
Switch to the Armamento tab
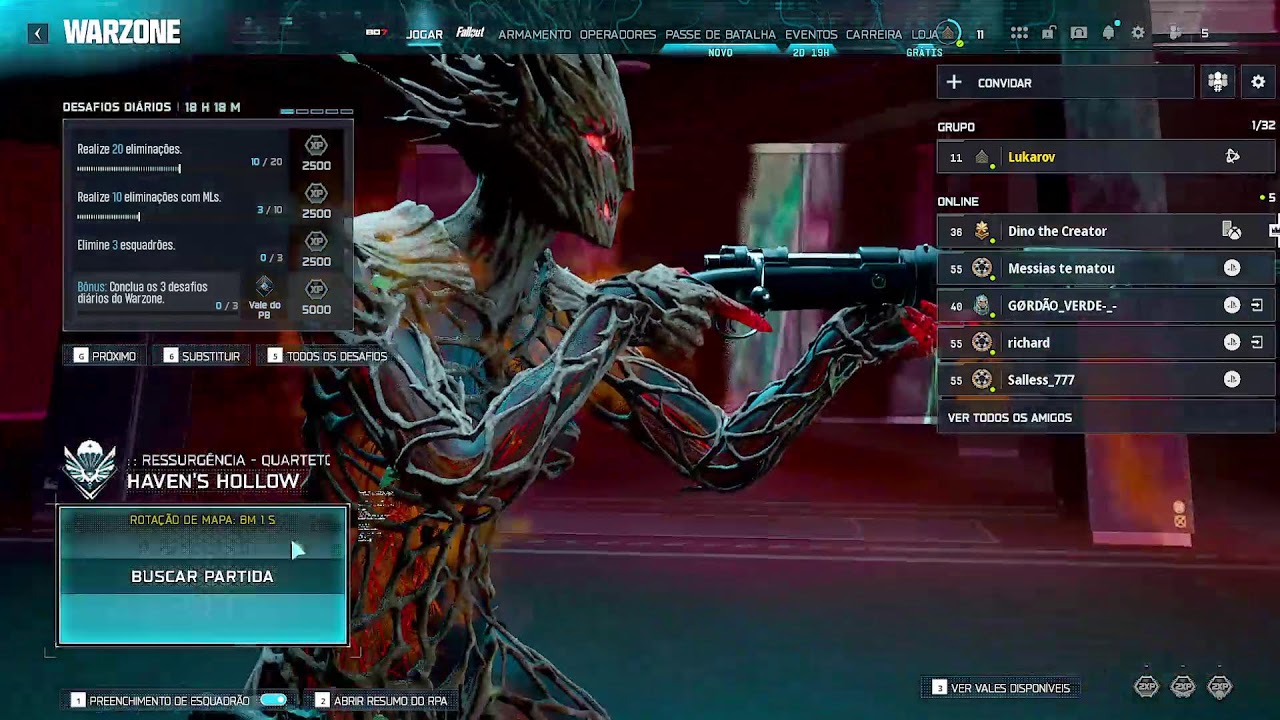point(534,34)
